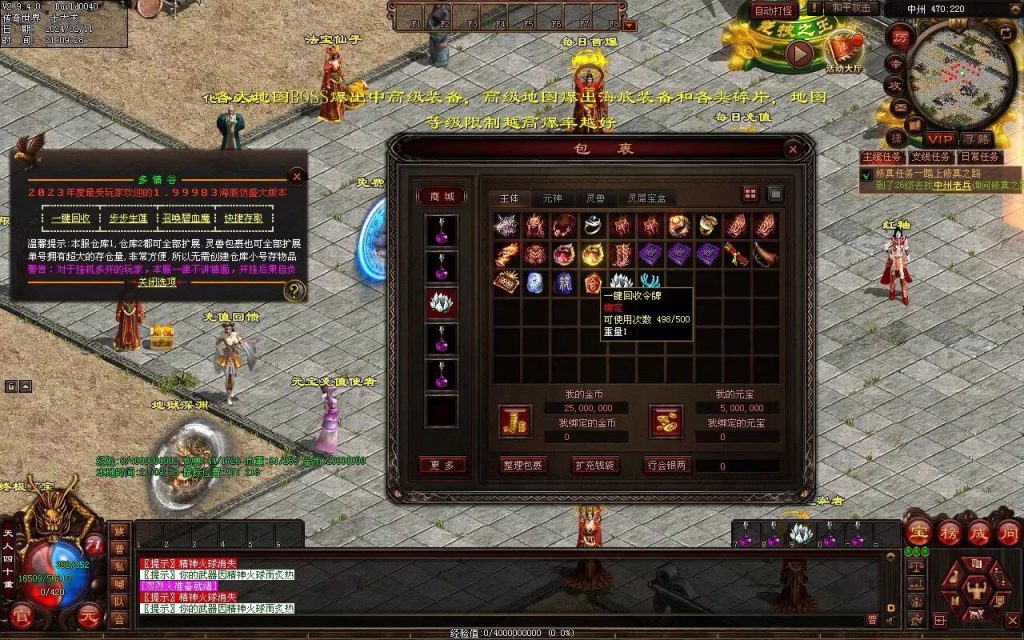Click the 快捷存取 link
This screenshot has width=1024, height=640.
point(244,218)
